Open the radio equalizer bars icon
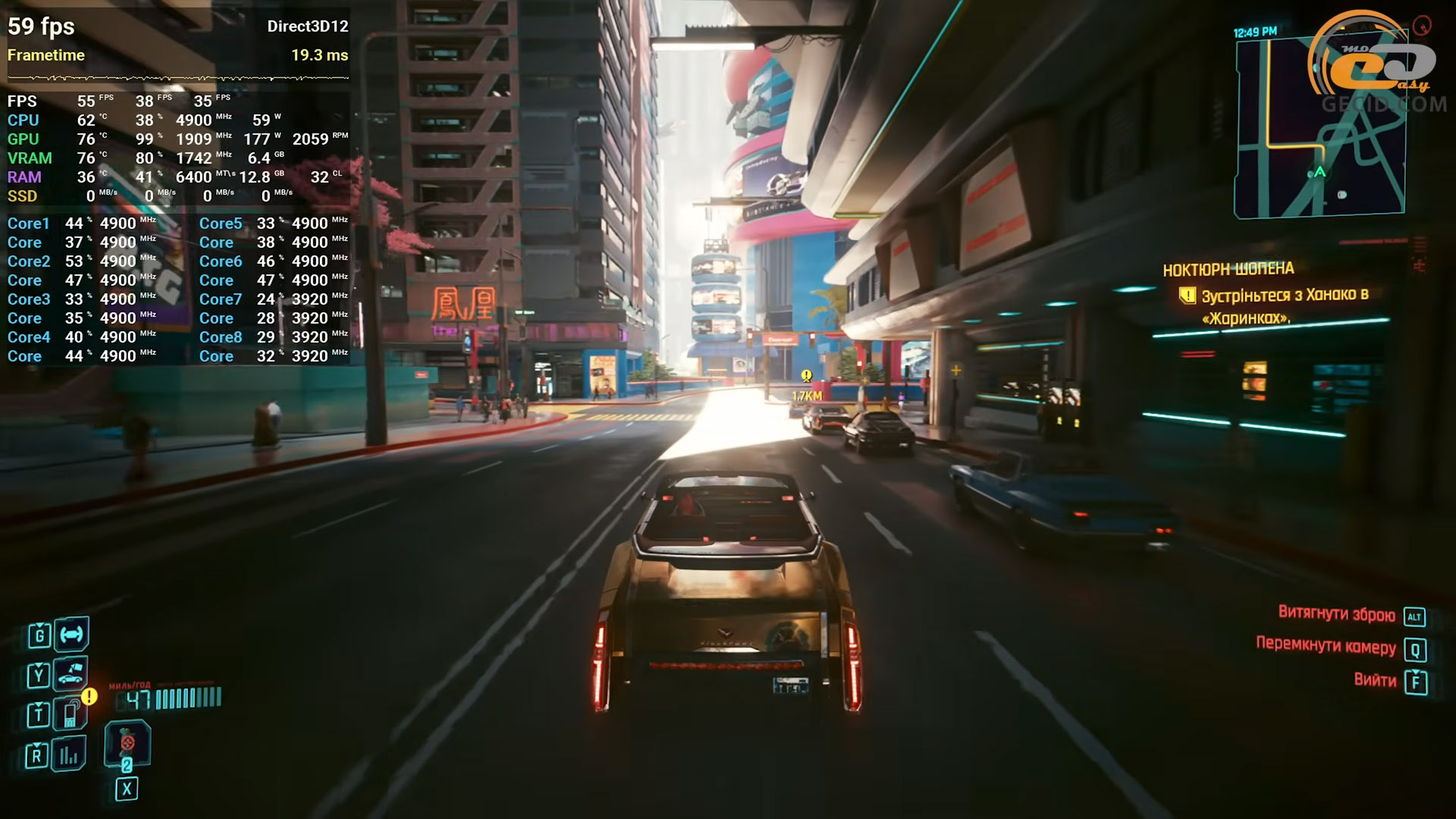 [x=69, y=755]
